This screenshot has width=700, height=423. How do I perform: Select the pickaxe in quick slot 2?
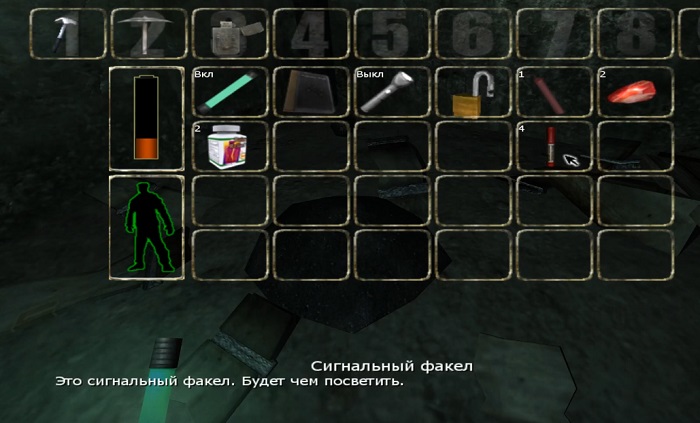[147, 34]
